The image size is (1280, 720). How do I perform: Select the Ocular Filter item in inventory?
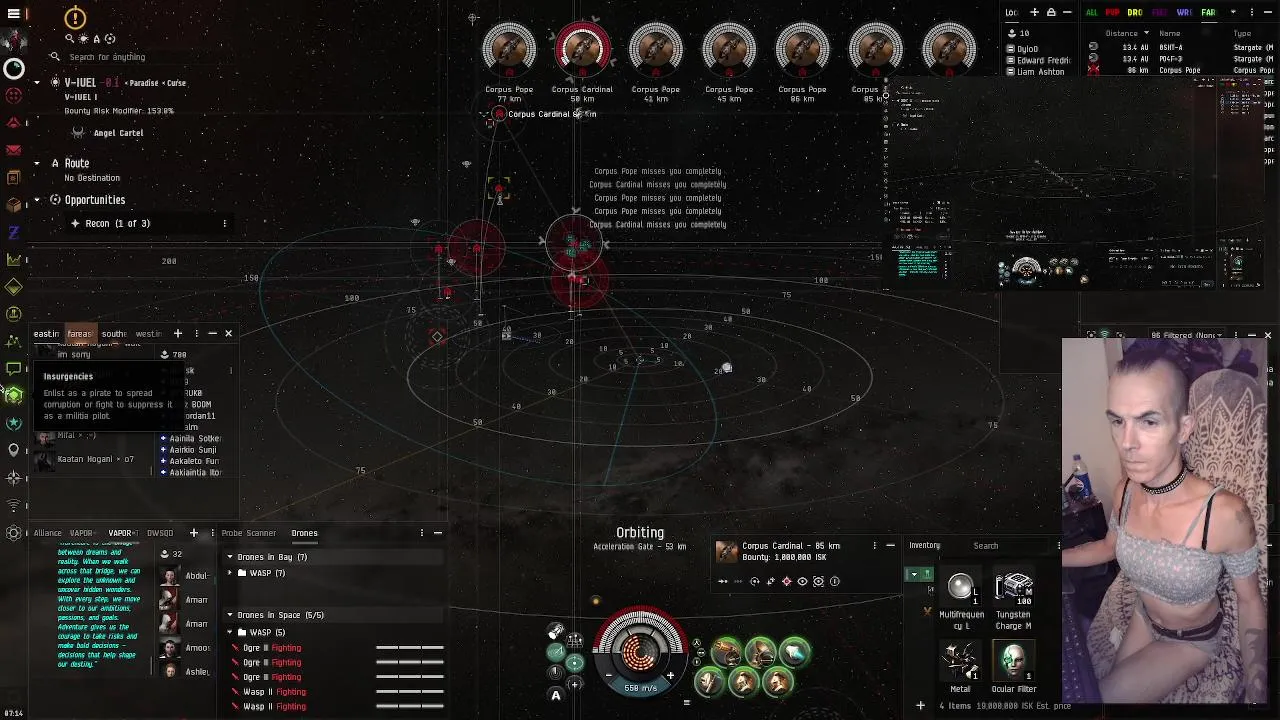tap(1013, 662)
